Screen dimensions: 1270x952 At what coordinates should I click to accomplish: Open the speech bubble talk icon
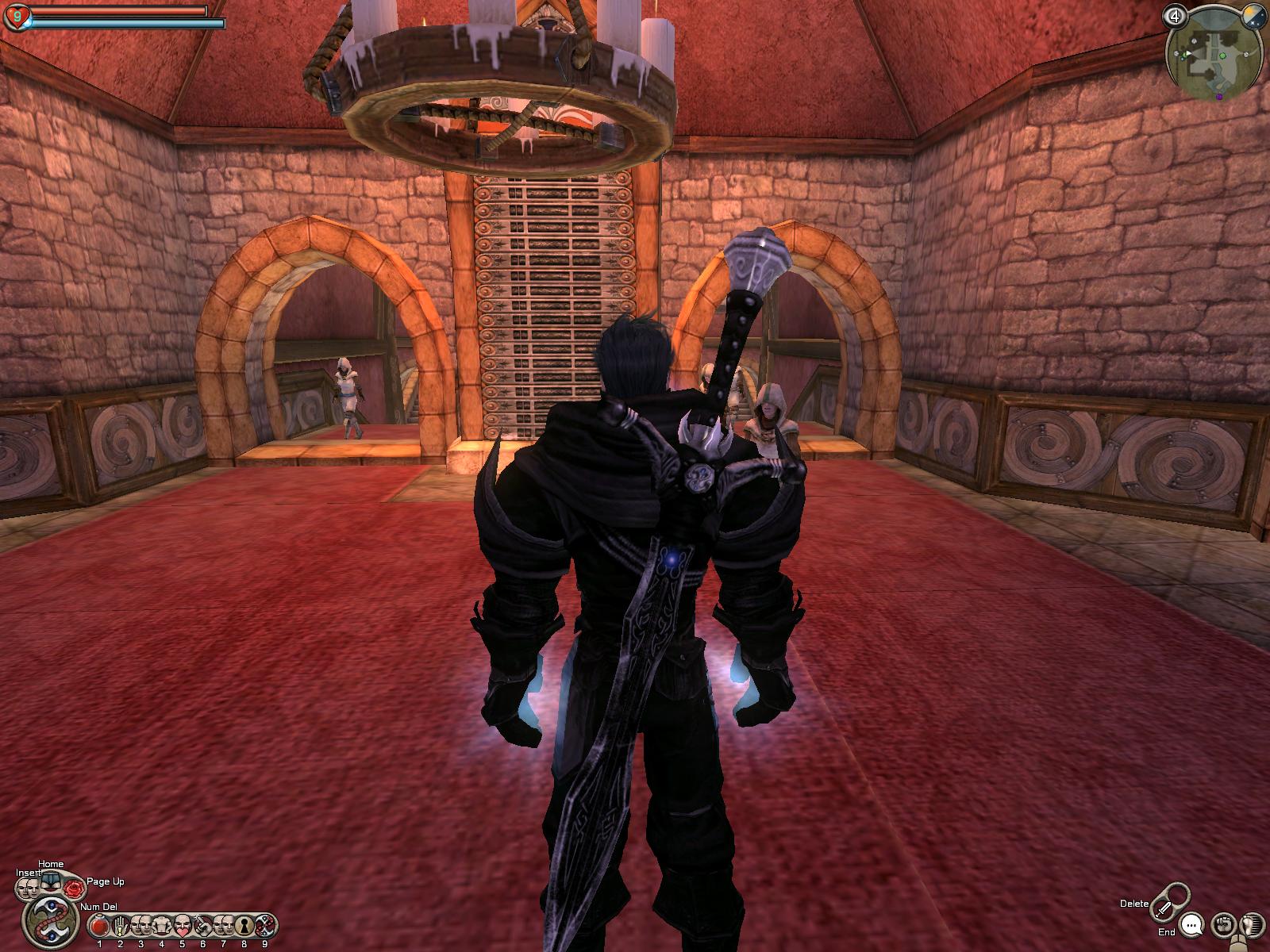point(1191,925)
